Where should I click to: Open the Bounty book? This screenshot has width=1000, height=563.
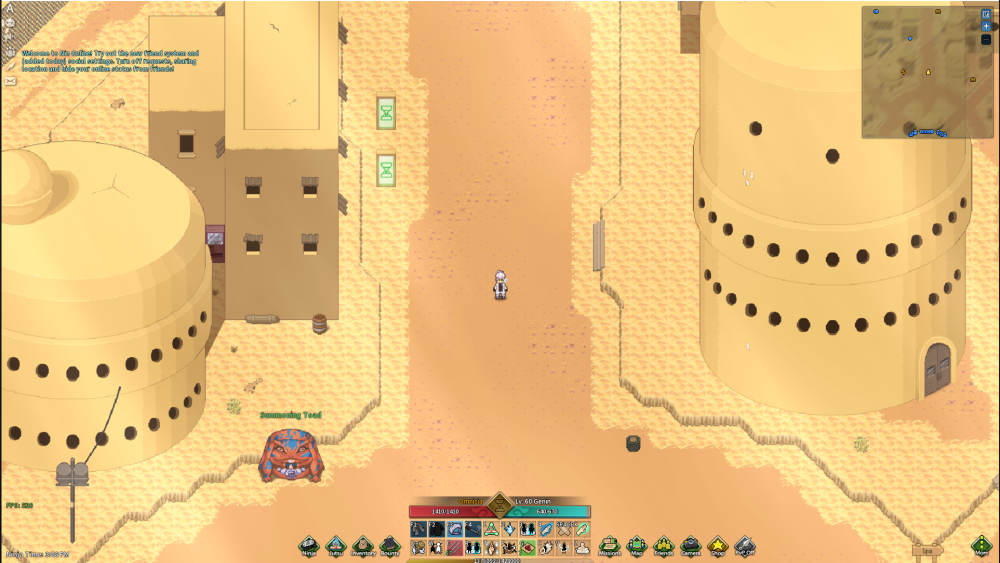390,546
